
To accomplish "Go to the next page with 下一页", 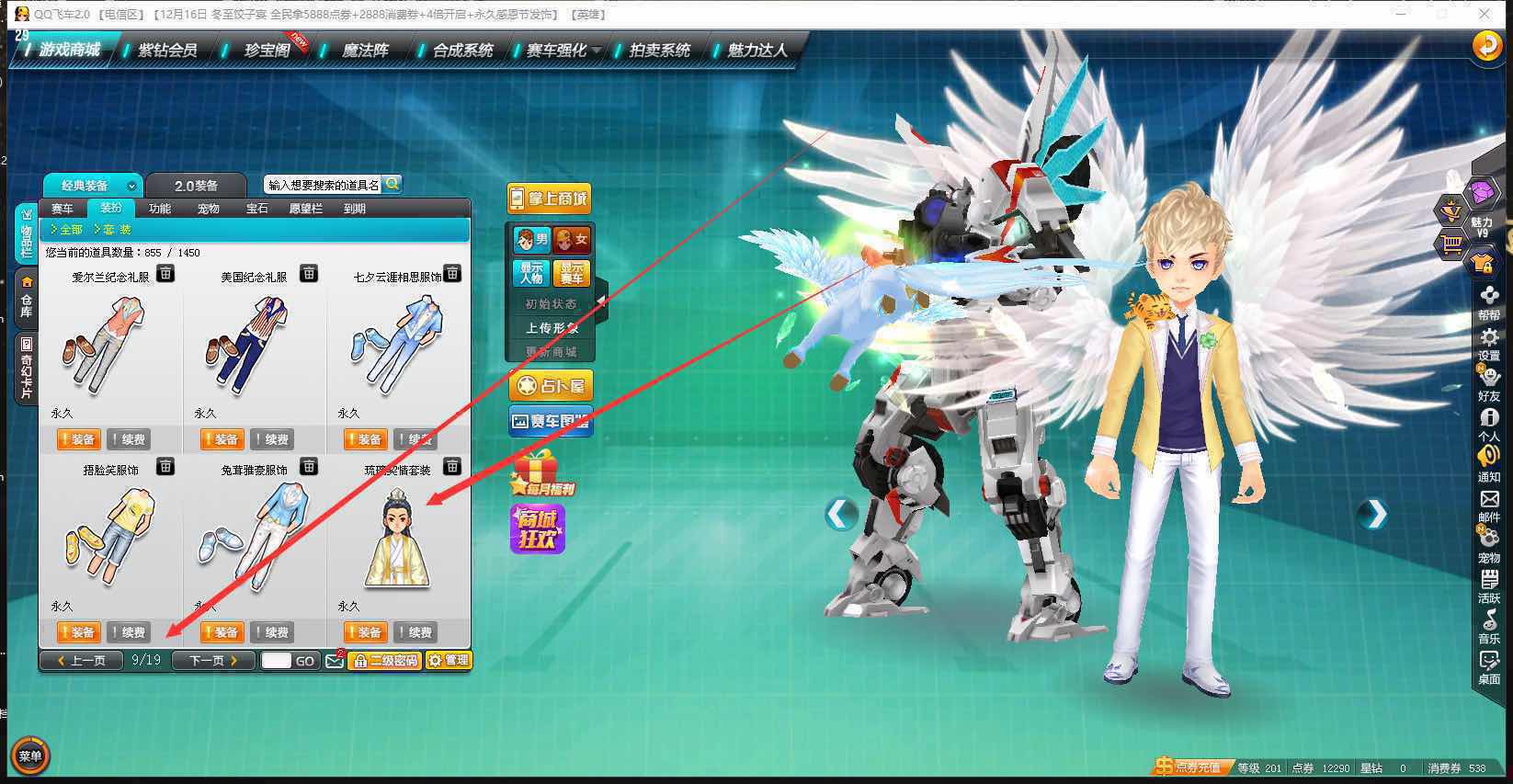I will [213, 660].
